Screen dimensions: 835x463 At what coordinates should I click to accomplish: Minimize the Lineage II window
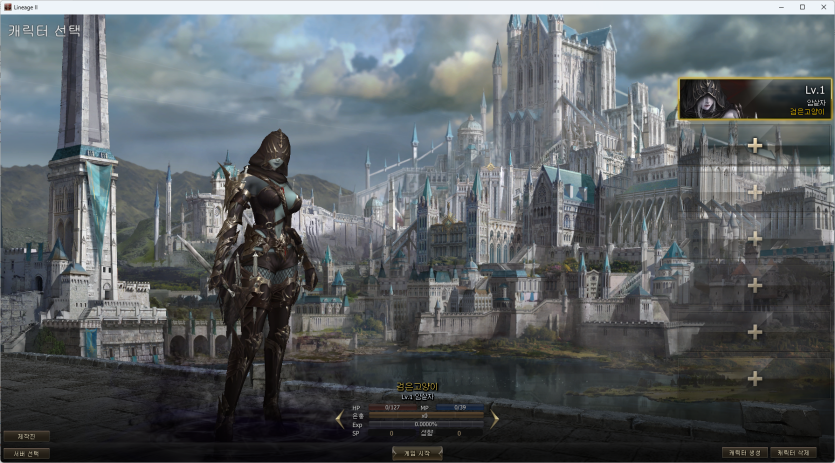pyautogui.click(x=780, y=7)
